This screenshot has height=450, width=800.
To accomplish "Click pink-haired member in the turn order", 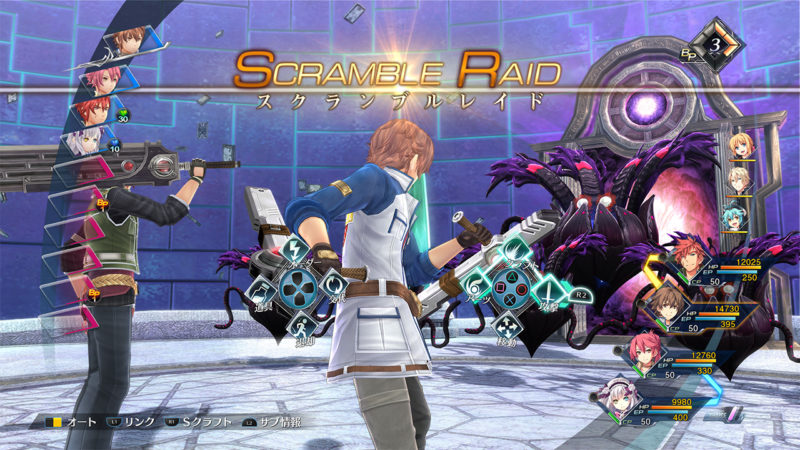I will 103,77.
